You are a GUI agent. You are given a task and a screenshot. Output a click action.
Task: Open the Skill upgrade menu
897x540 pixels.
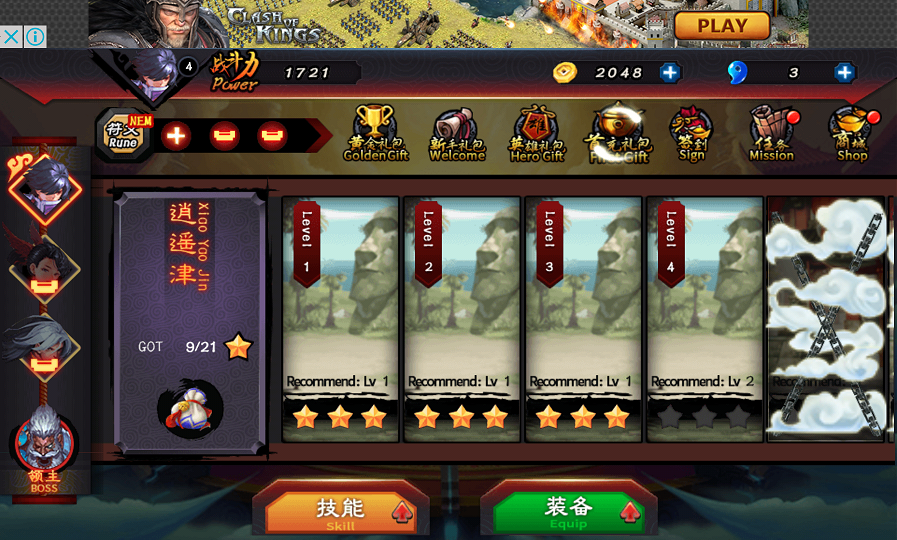(341, 511)
